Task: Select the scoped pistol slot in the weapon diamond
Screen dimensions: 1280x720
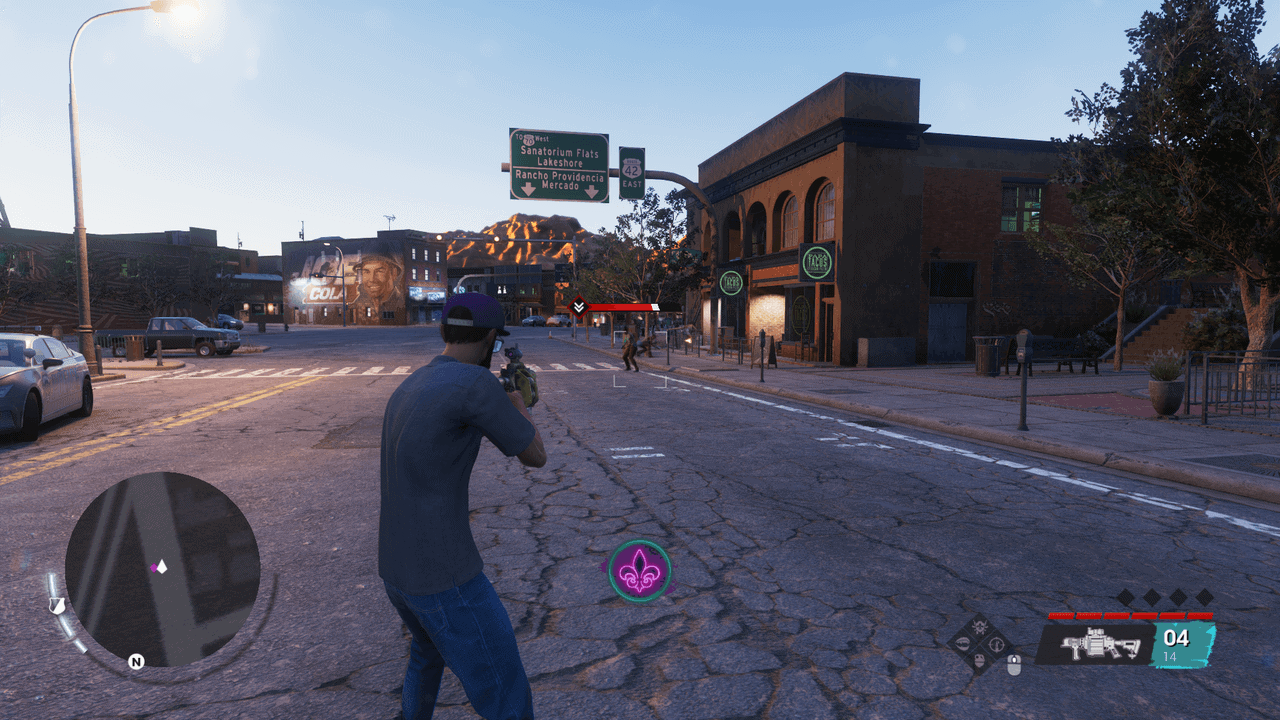Action: tap(996, 645)
